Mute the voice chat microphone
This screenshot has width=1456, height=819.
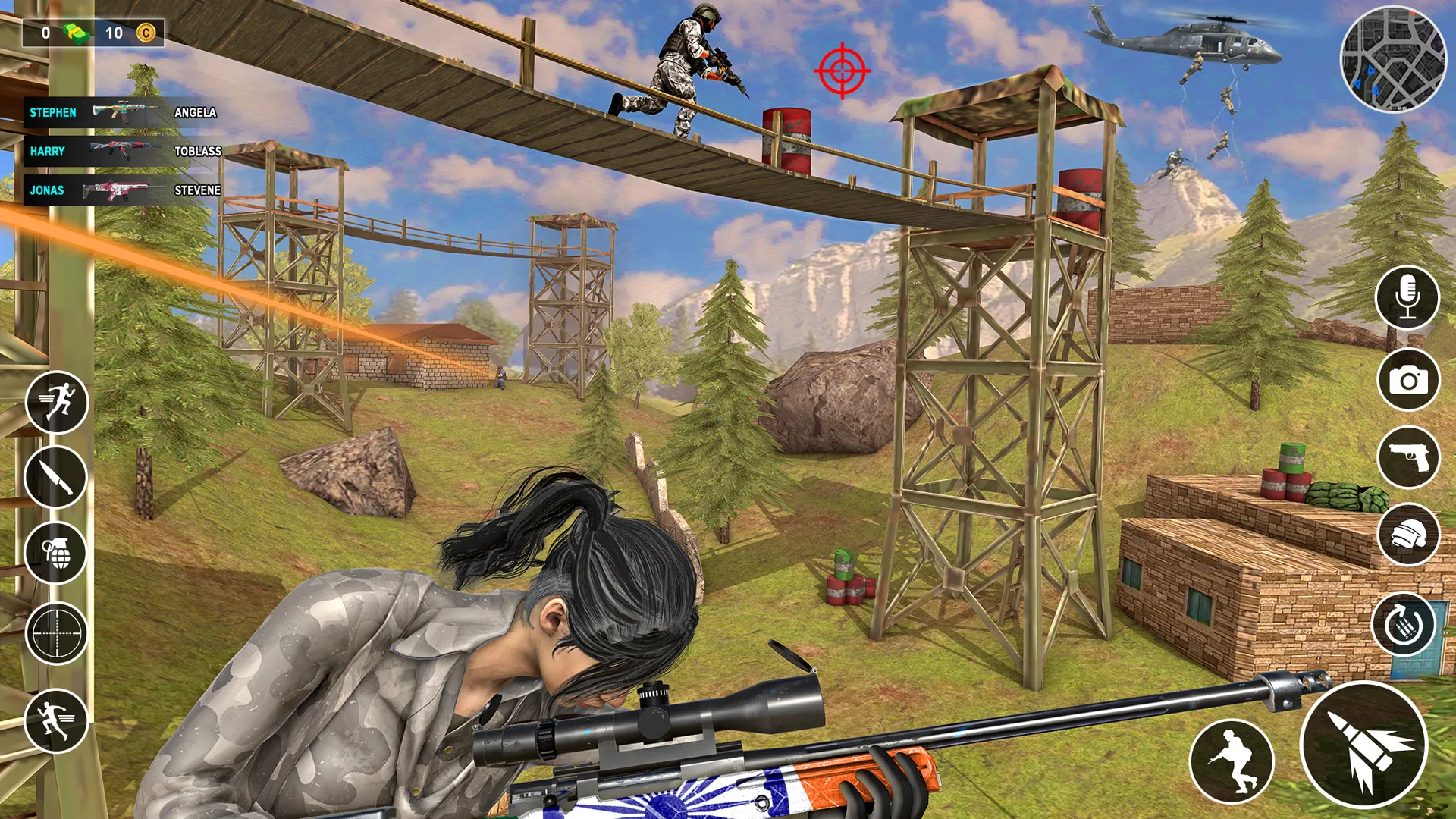click(x=1407, y=297)
